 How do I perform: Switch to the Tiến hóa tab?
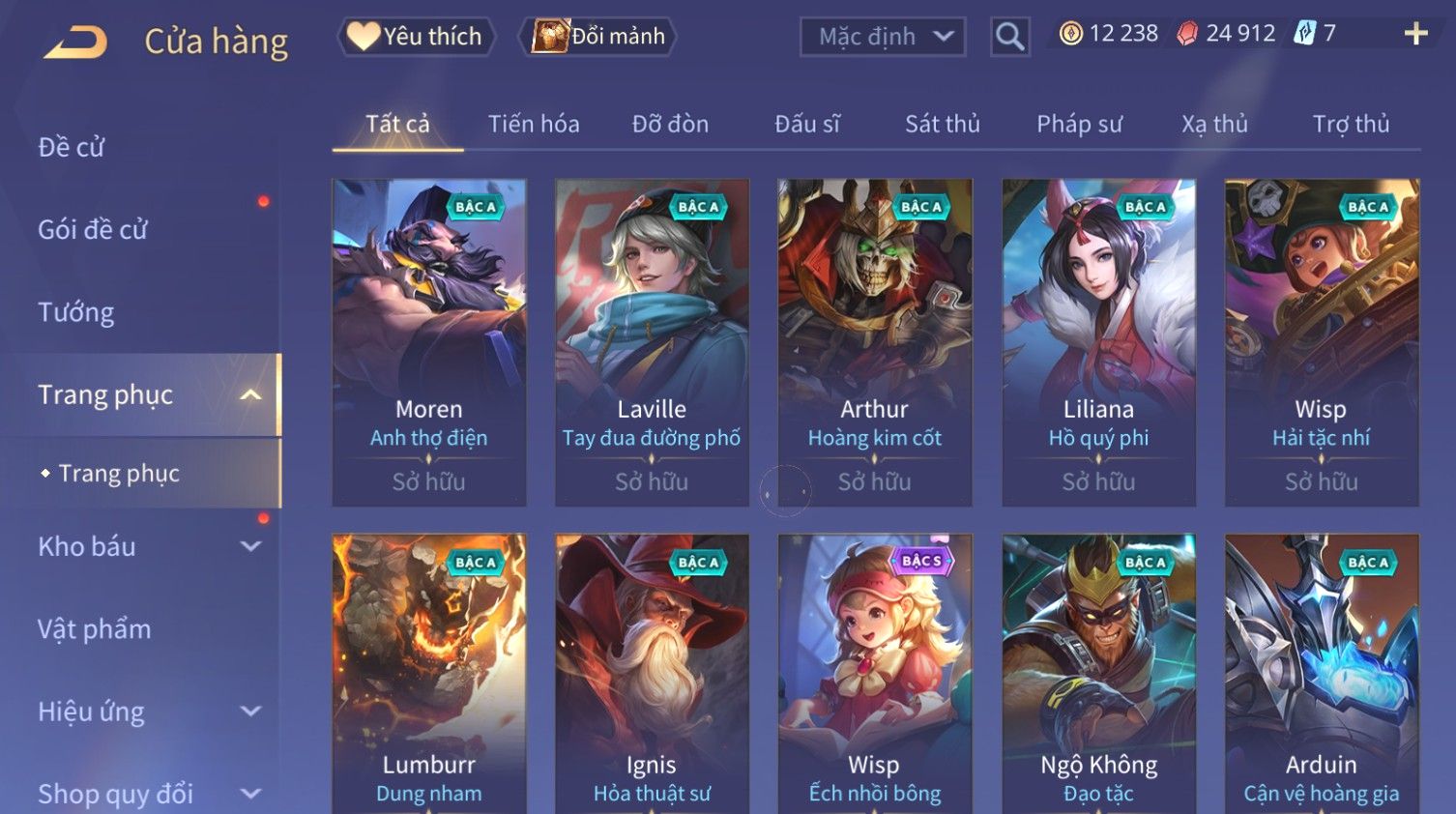(534, 124)
